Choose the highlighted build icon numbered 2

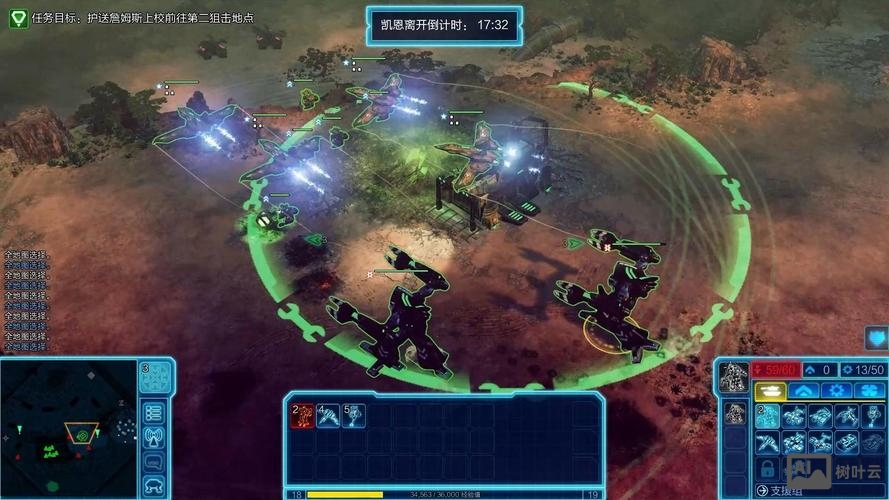click(x=768, y=416)
